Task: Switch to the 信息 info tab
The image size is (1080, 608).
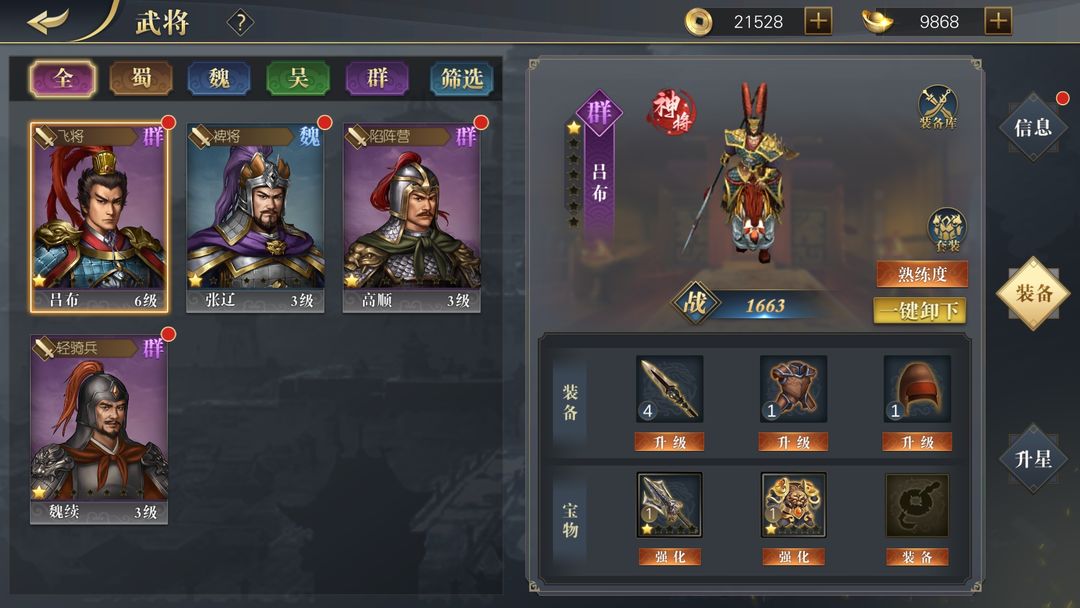Action: click(x=1033, y=127)
